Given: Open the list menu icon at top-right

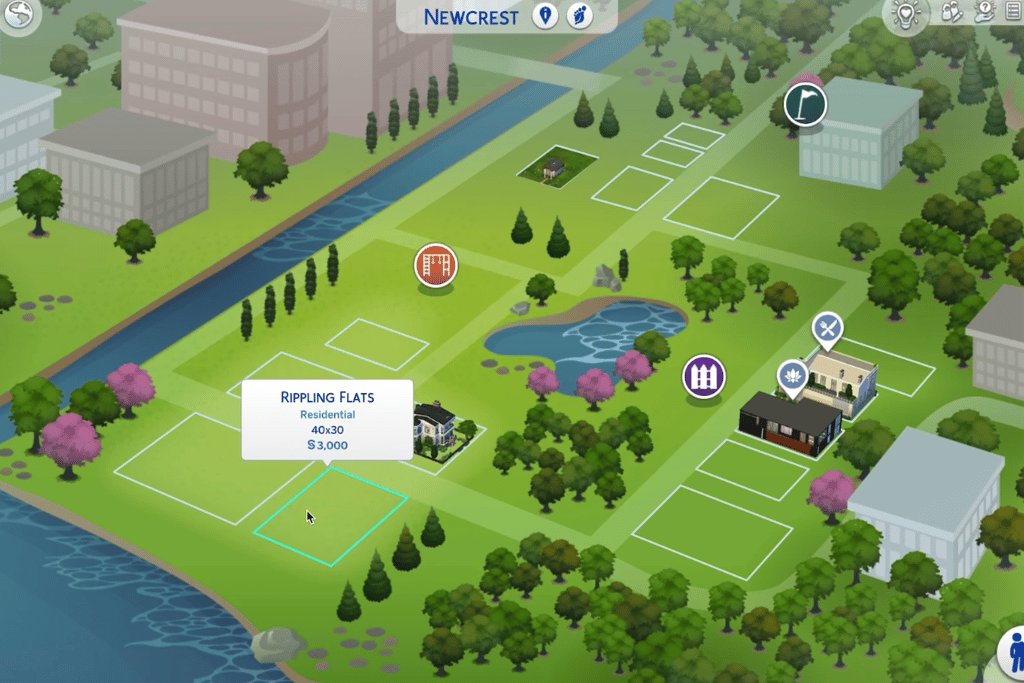Looking at the screenshot, I should pos(1011,12).
